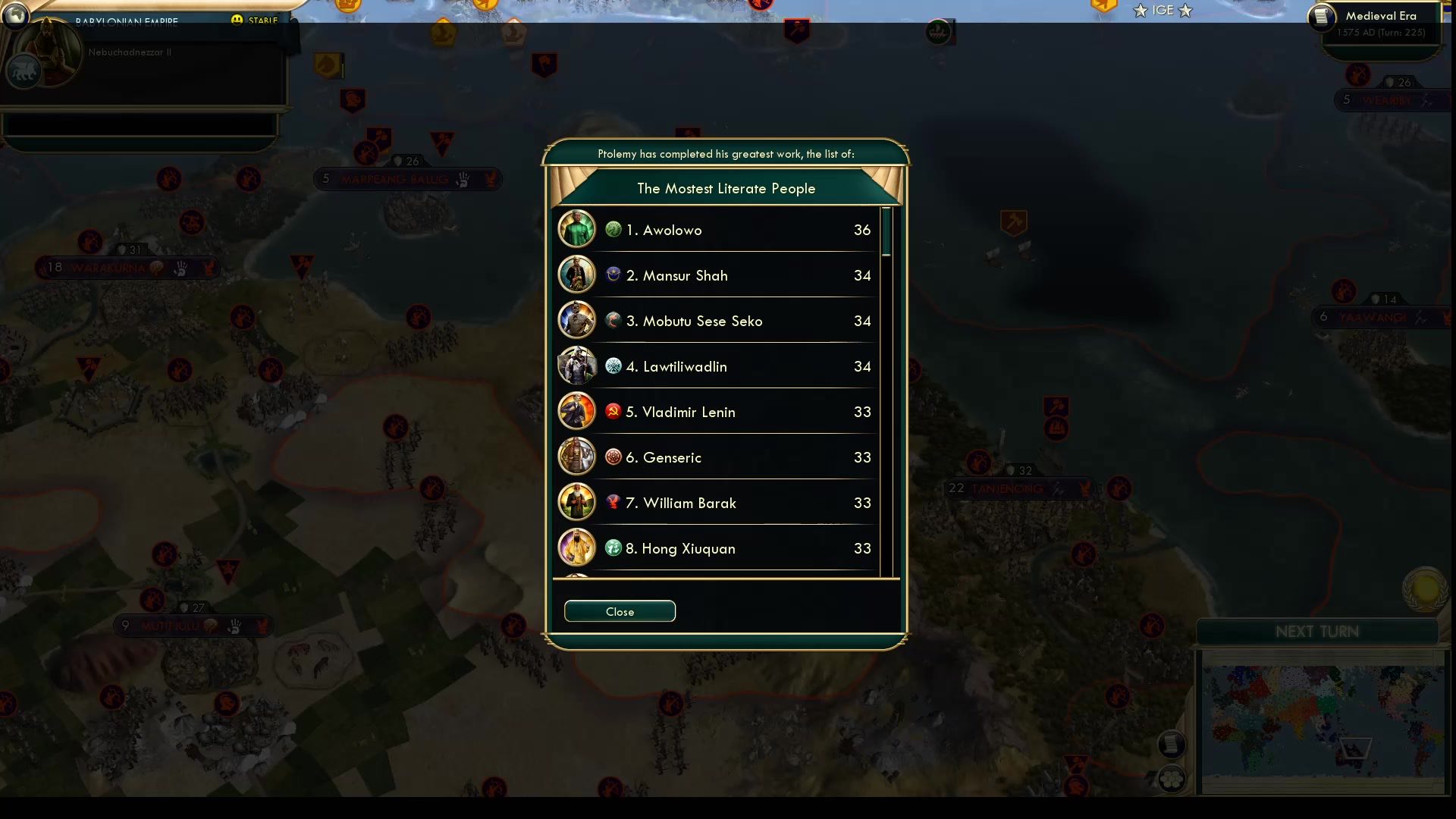Select Mansur Shah's portrait in the list
Screen dimensions: 1456x819
pyautogui.click(x=576, y=275)
